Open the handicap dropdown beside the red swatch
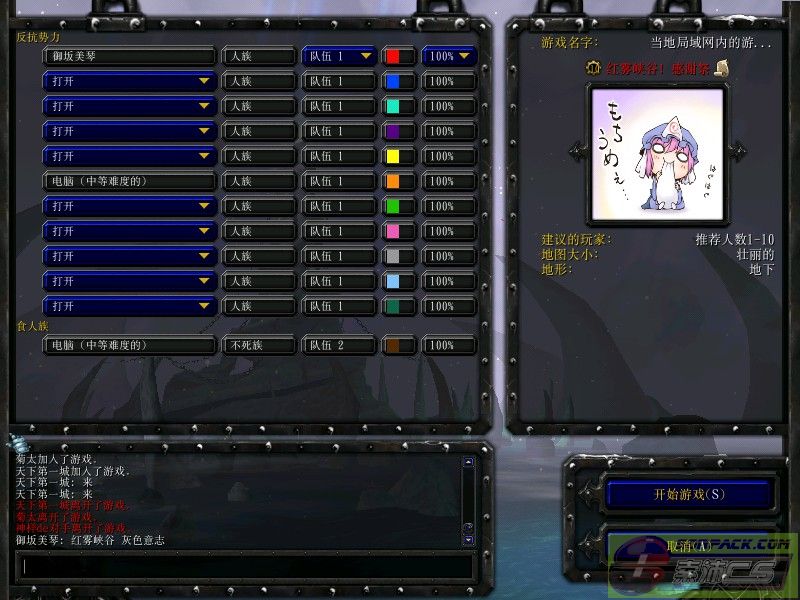The height and width of the screenshot is (600, 800). (449, 56)
